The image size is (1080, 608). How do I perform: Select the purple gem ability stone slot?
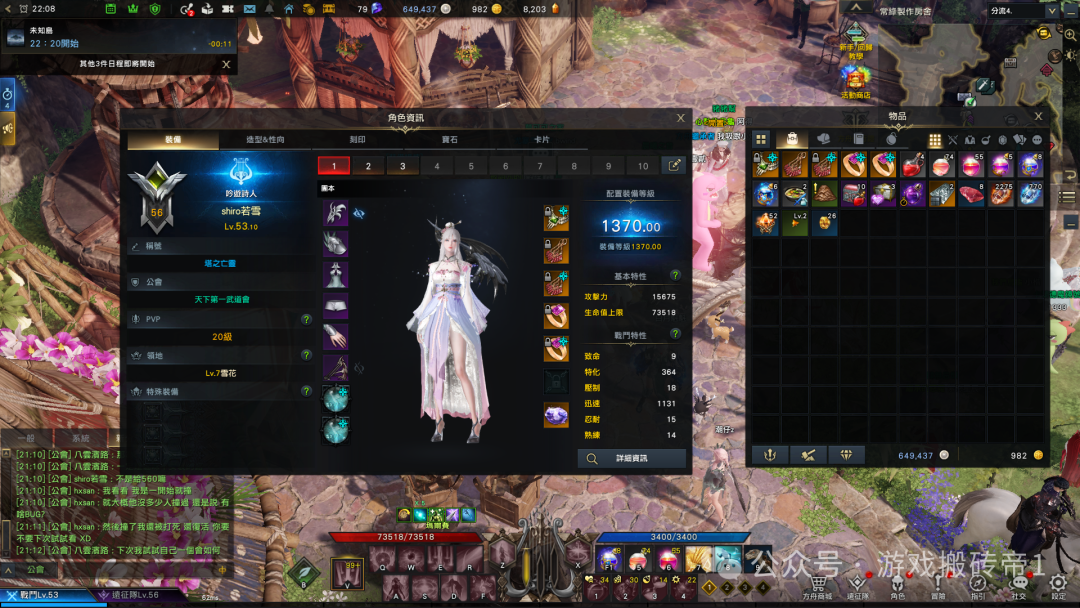pos(556,414)
